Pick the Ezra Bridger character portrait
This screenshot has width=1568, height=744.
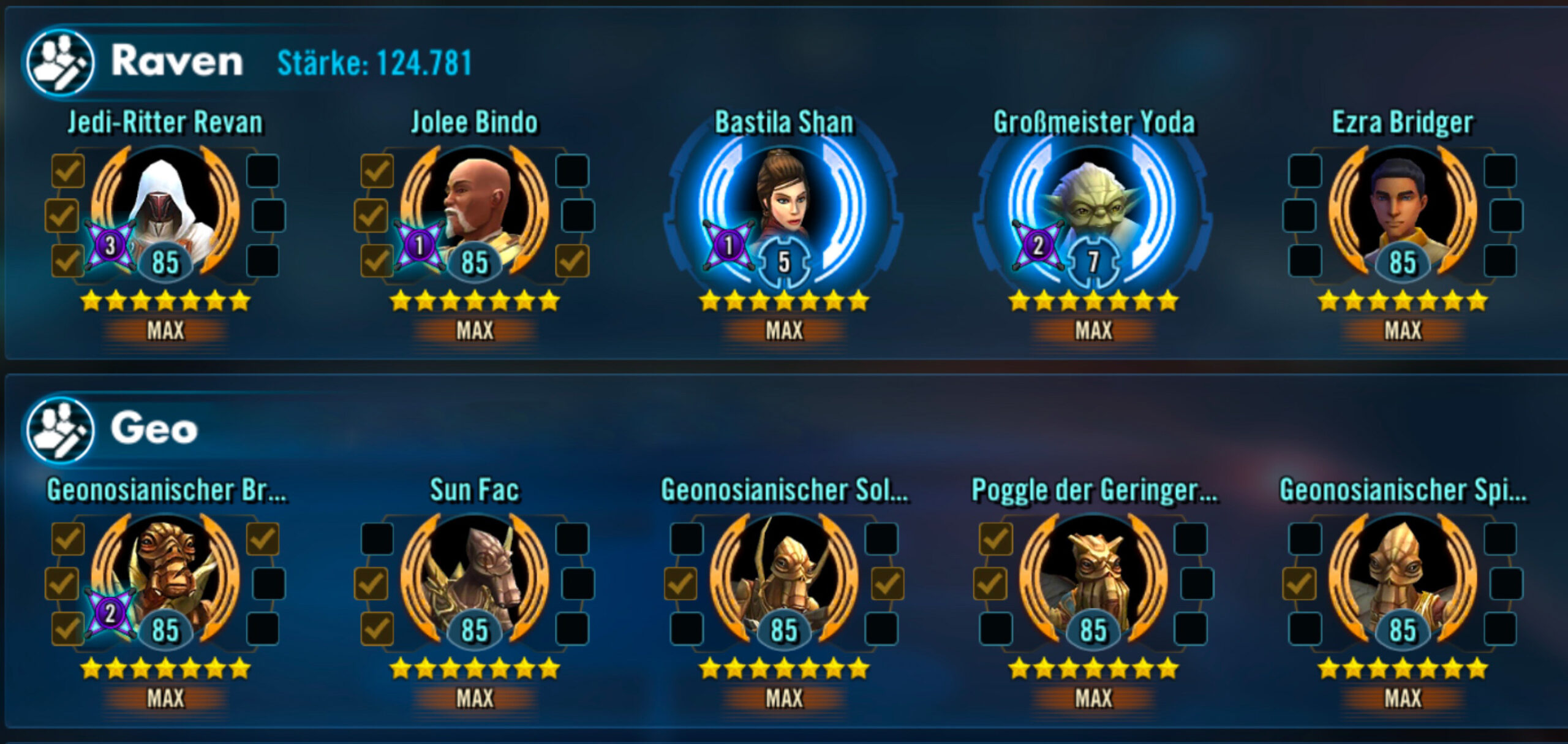click(x=1402, y=208)
